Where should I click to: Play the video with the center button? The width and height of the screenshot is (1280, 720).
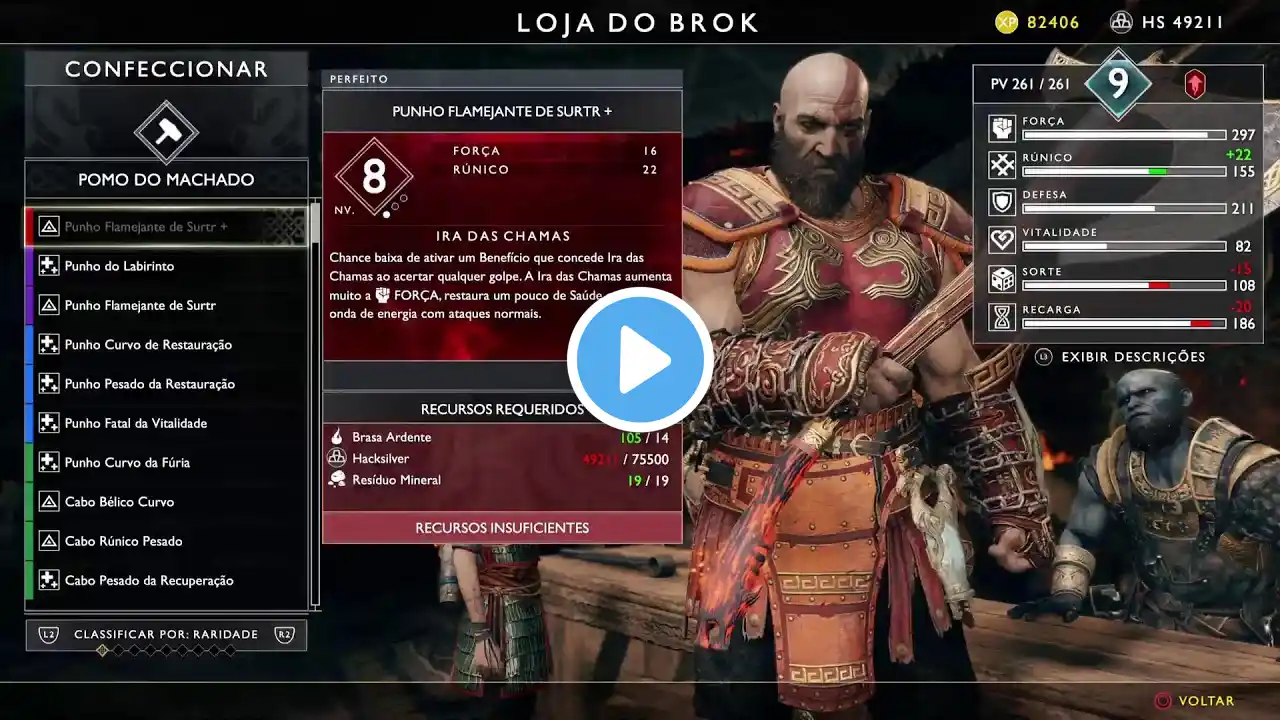pos(640,360)
